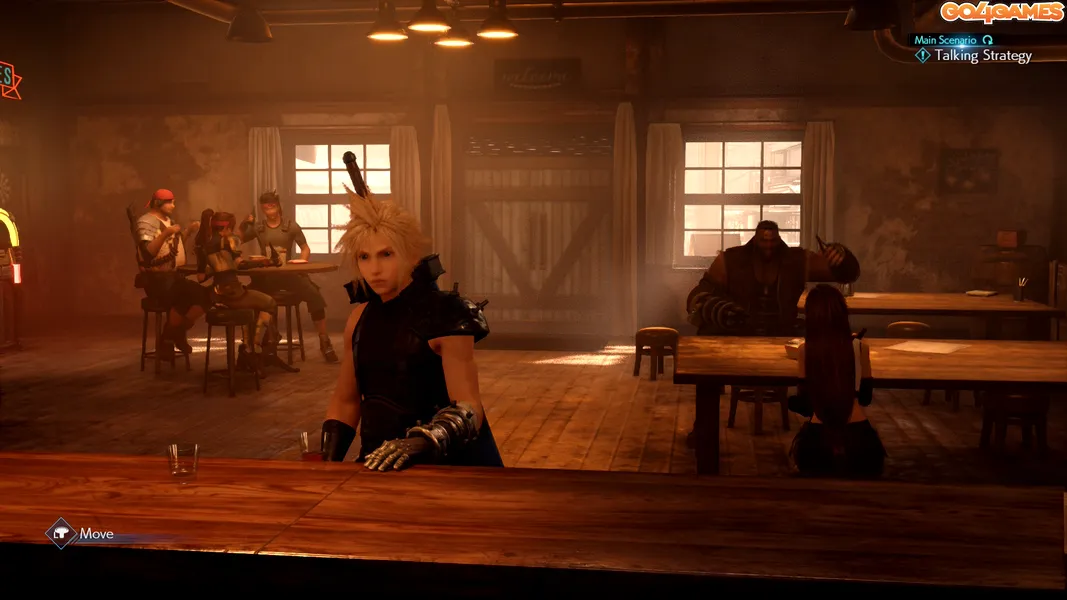
Task: Click the GO4GAMES watermark logo
Action: pos(1000,12)
